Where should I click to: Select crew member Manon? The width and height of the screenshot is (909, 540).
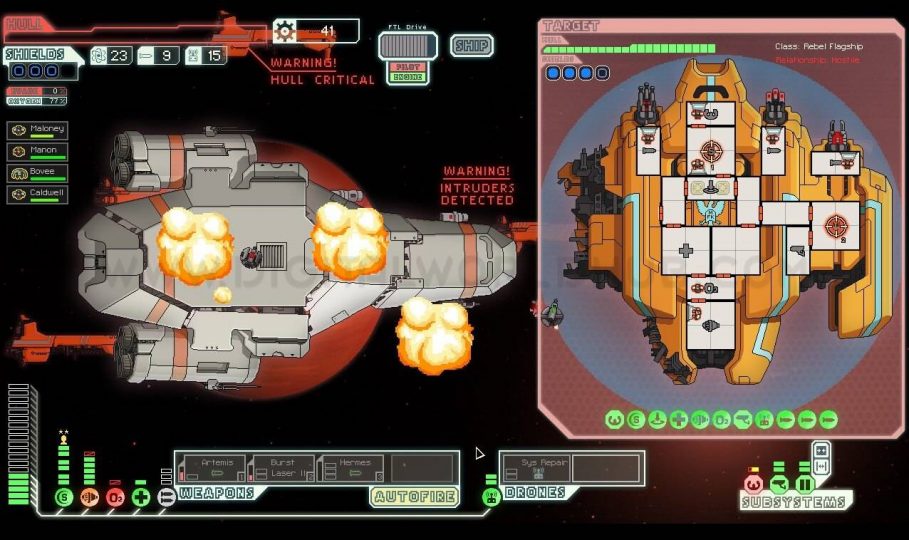tap(38, 152)
